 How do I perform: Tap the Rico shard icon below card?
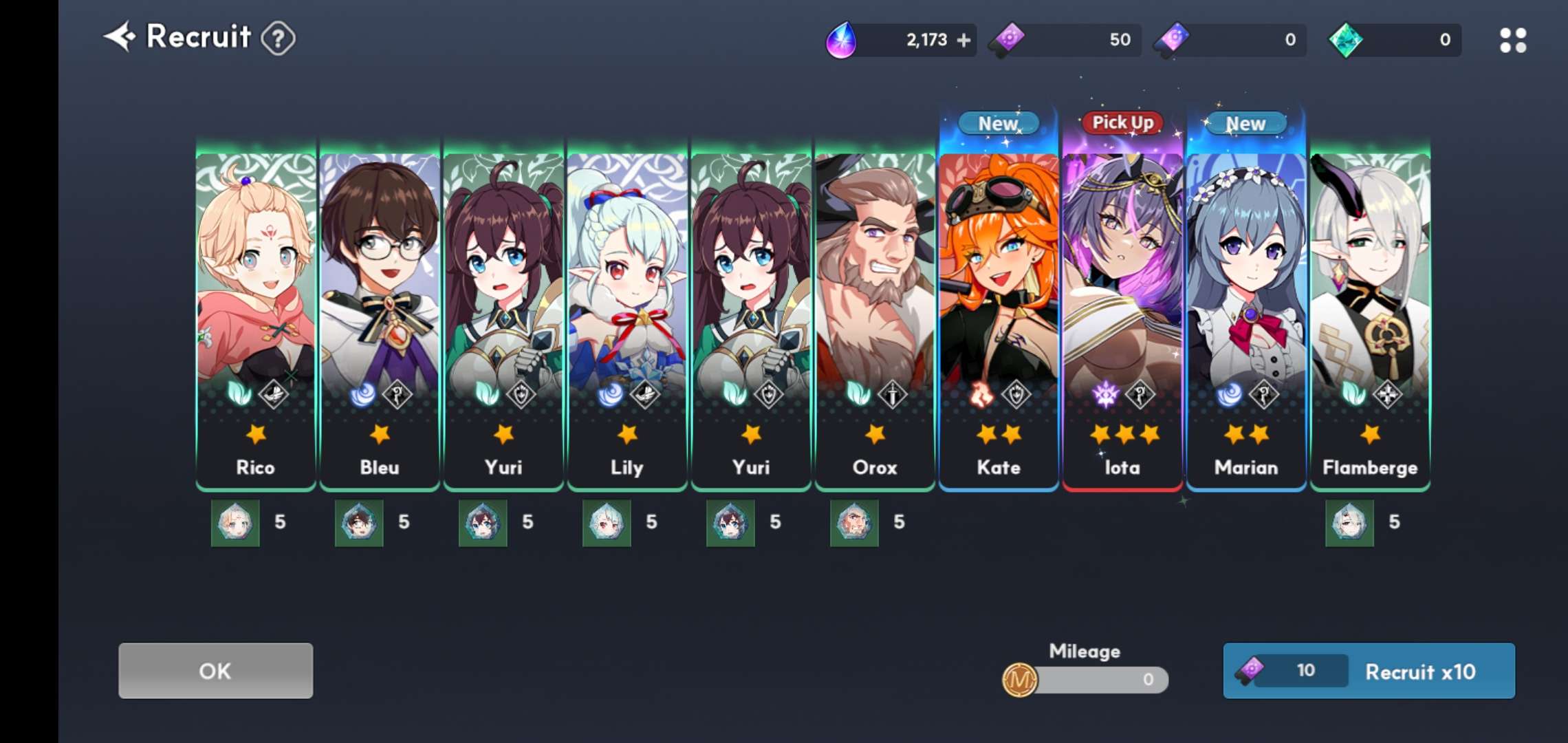[x=235, y=523]
